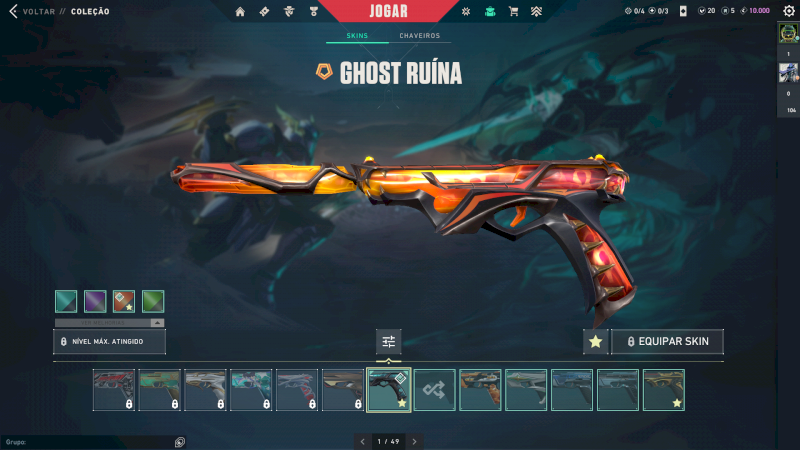
Task: Select the Skins tab
Action: [x=357, y=36]
